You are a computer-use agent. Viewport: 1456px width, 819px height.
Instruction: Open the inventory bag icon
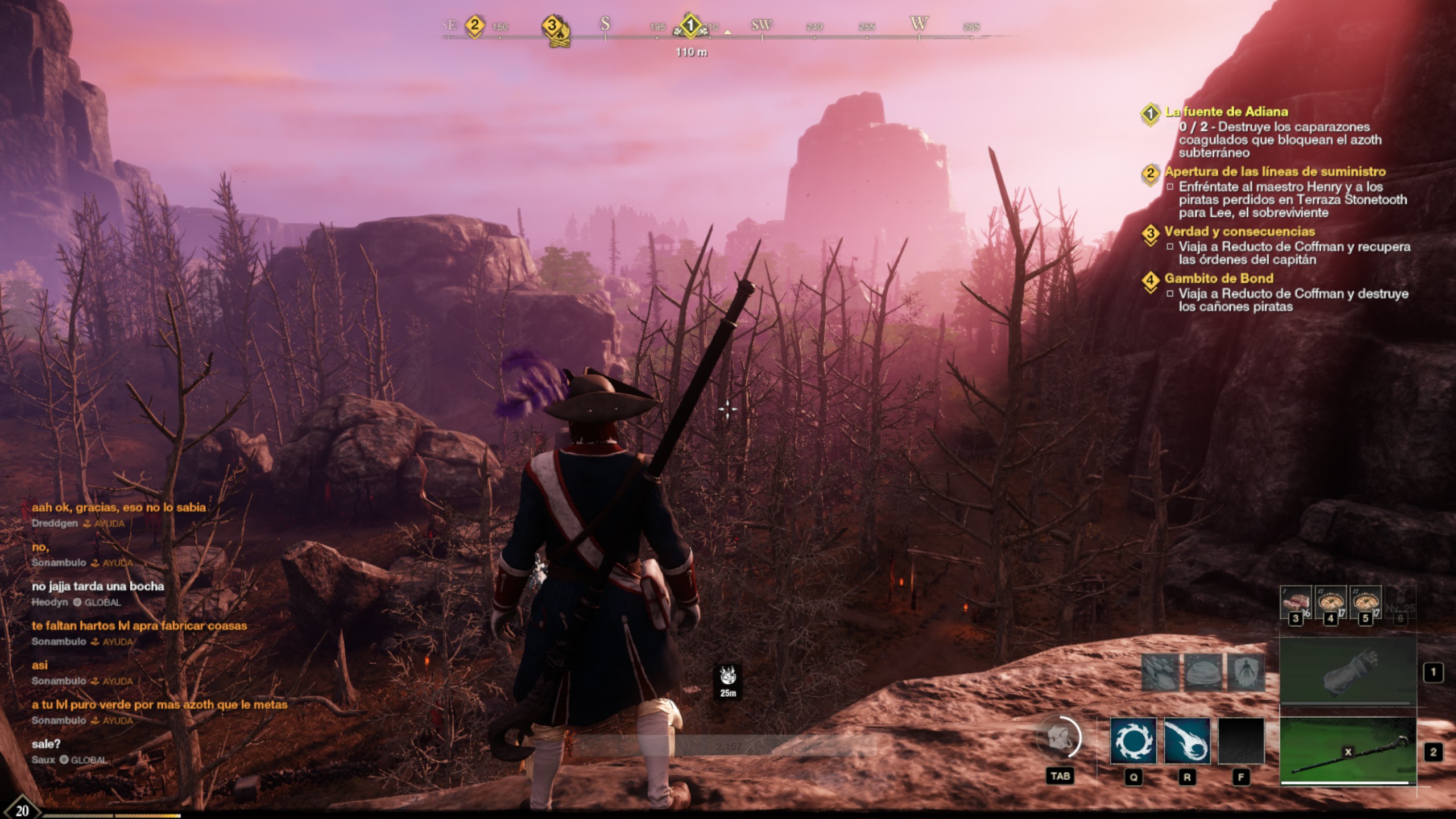point(1060,739)
